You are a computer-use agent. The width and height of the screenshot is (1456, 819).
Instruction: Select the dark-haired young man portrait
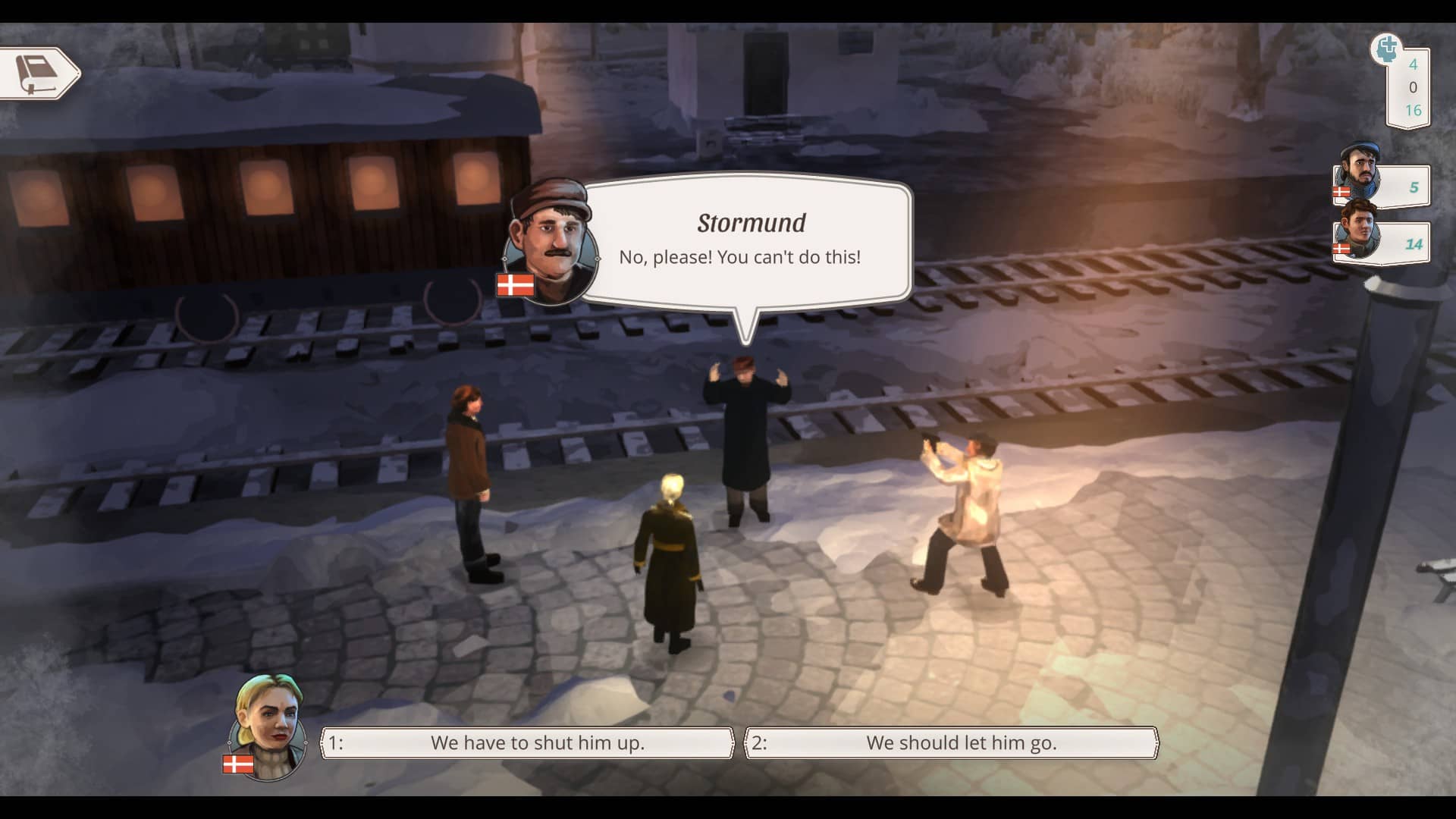(1357, 231)
